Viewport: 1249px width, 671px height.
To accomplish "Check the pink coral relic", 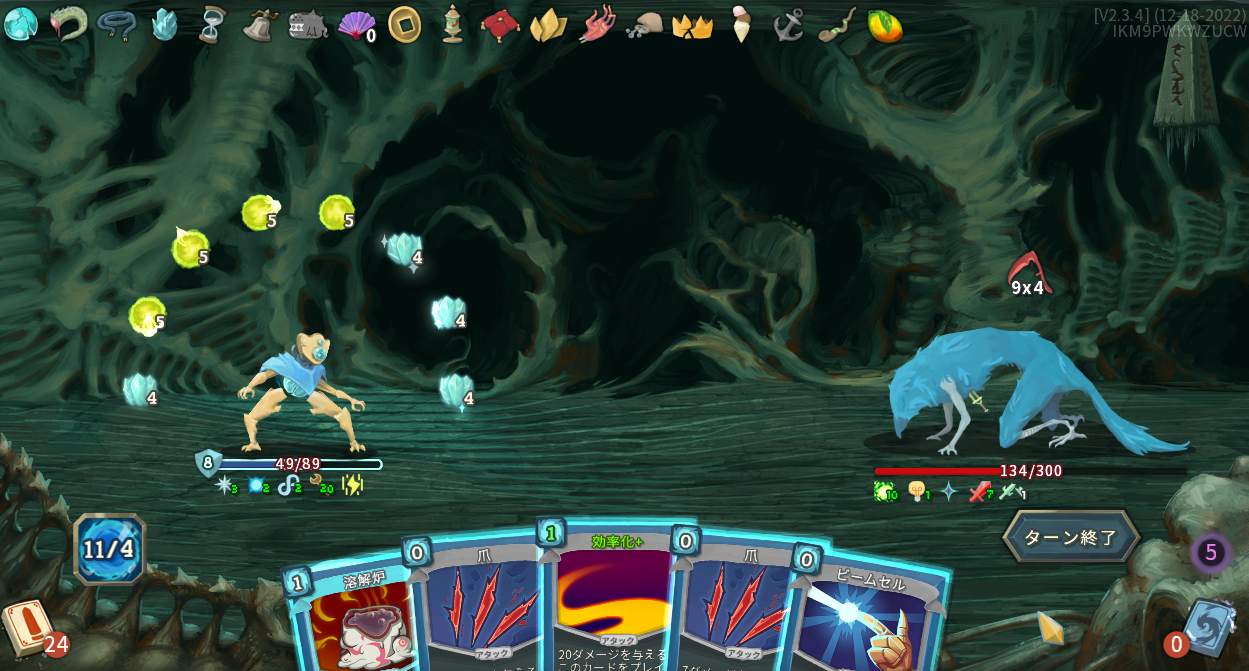I will click(x=597, y=24).
